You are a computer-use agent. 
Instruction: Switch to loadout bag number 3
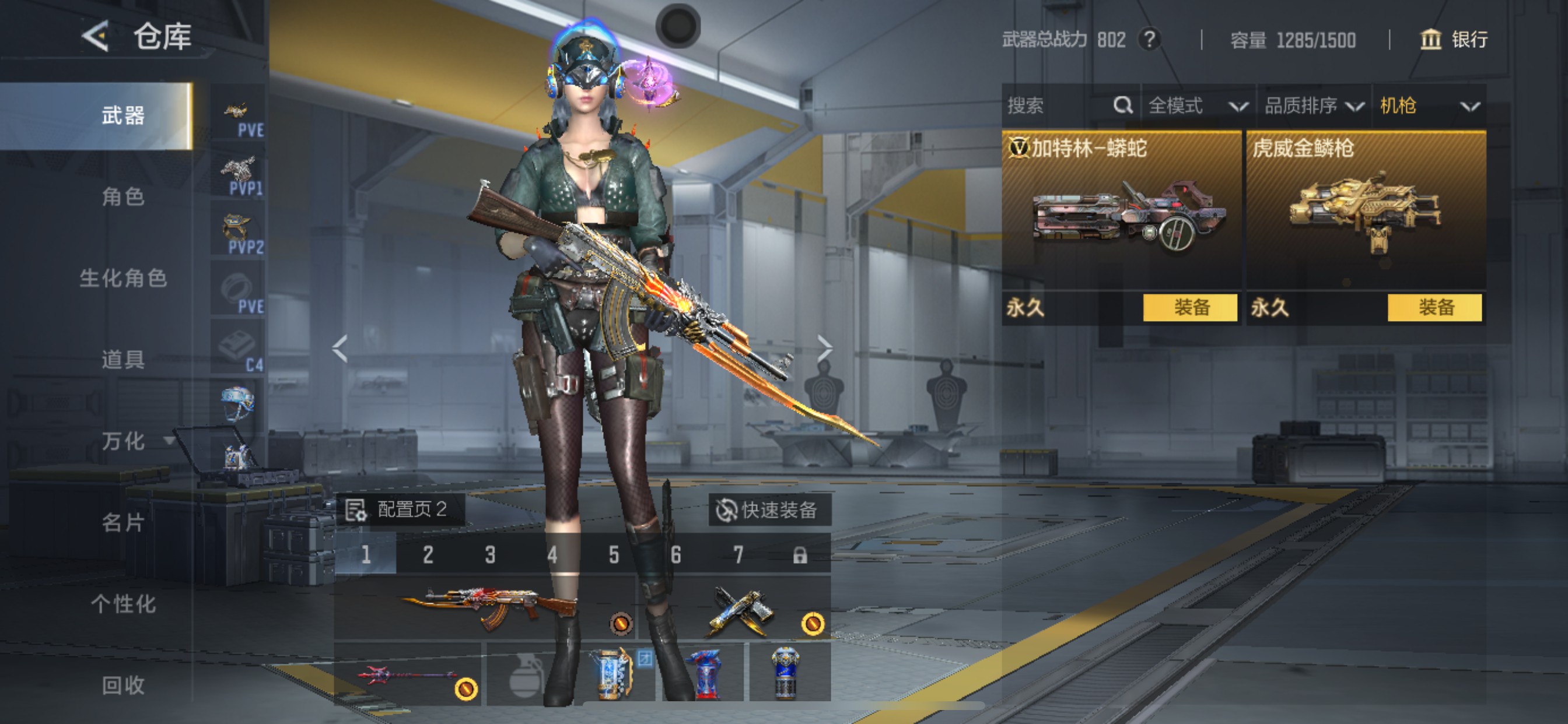pyautogui.click(x=490, y=555)
